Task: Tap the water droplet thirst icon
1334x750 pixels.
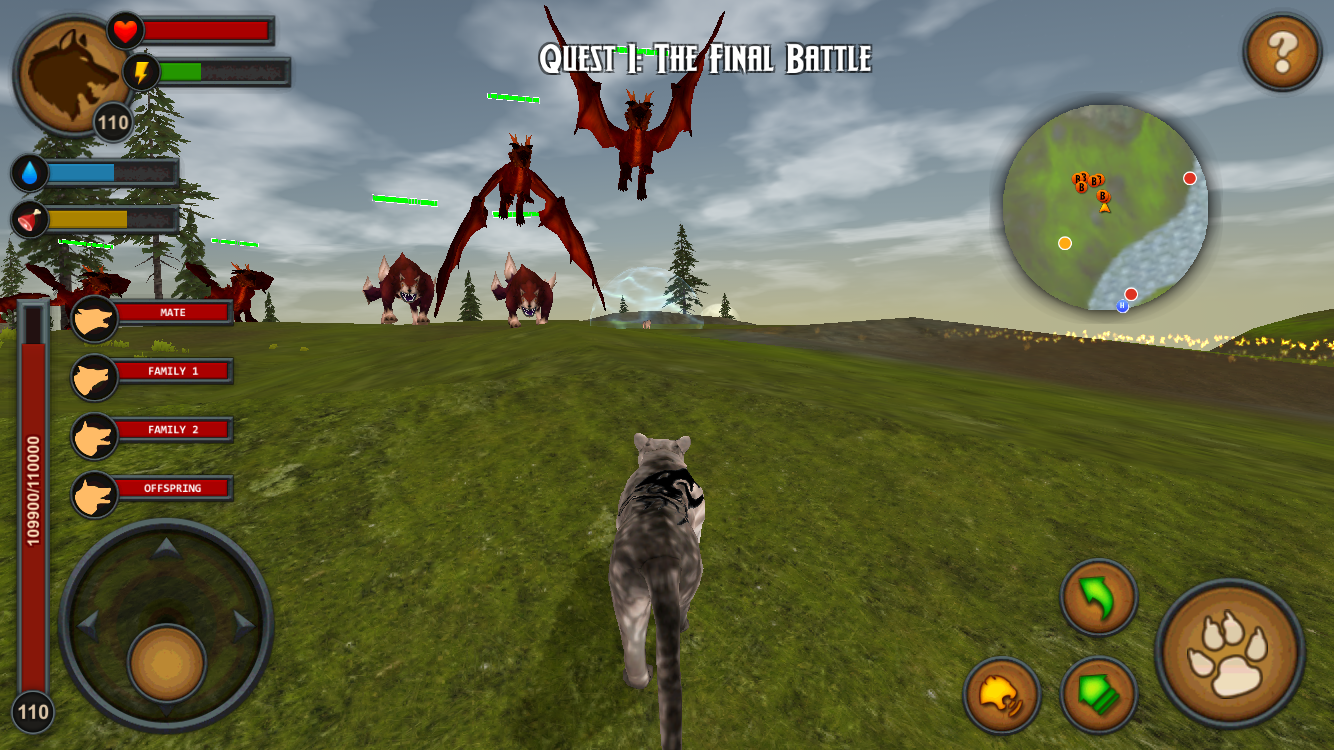Action: [x=27, y=172]
